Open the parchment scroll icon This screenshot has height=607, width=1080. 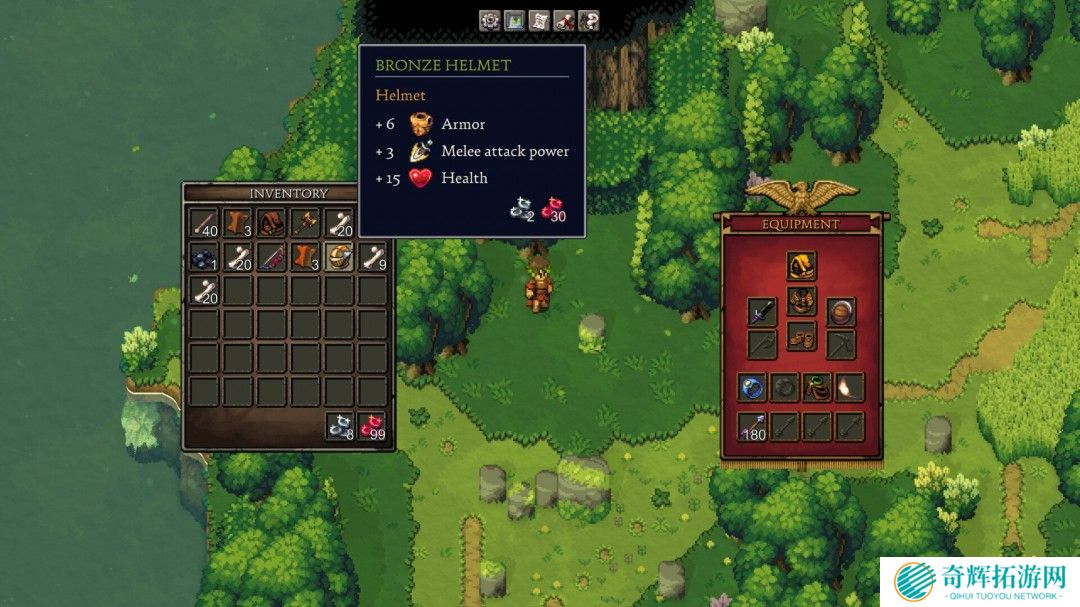tap(539, 20)
